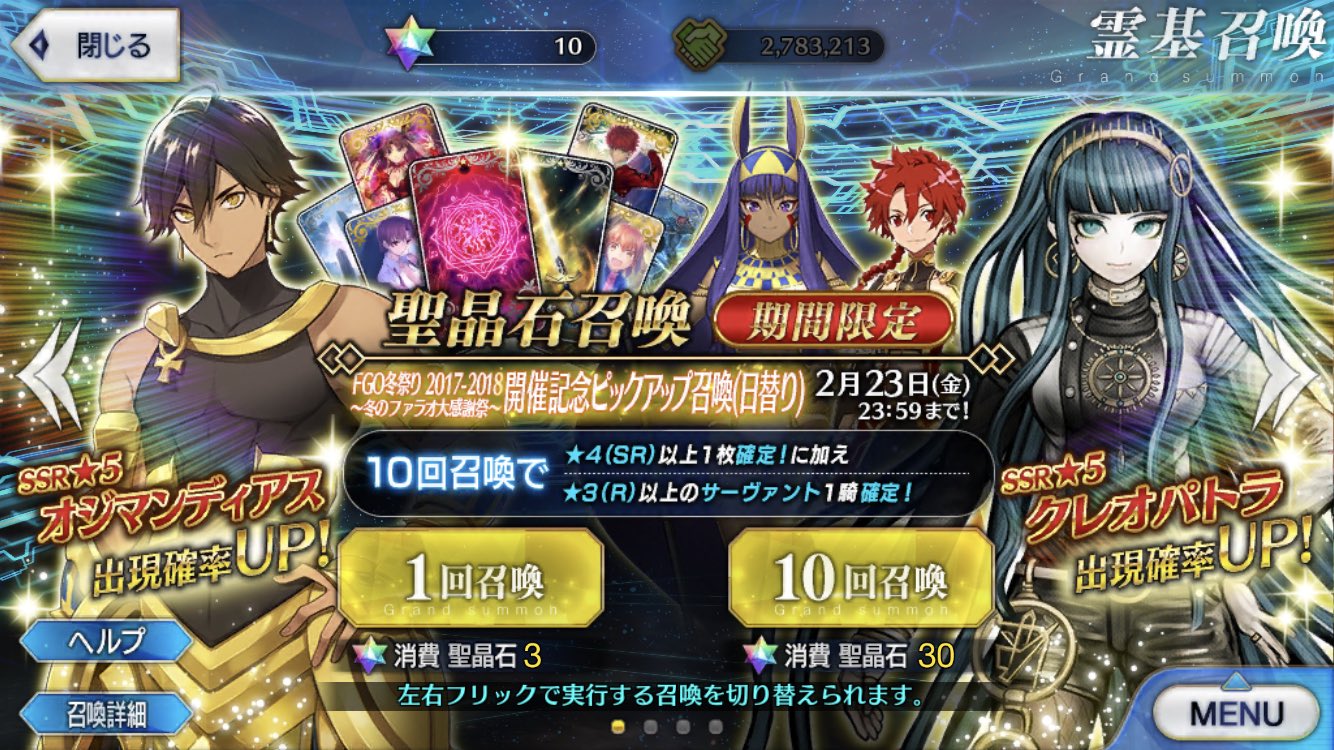Select the Friend Points handshake icon
Screen dimensions: 1334x750
pyautogui.click(x=699, y=41)
